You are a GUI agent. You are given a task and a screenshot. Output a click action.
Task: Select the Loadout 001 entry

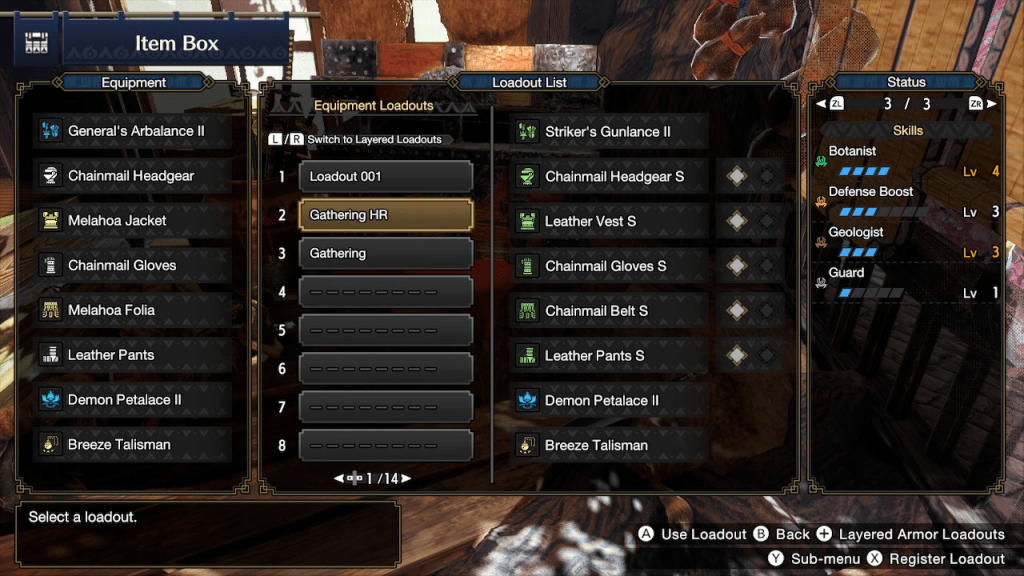click(385, 177)
